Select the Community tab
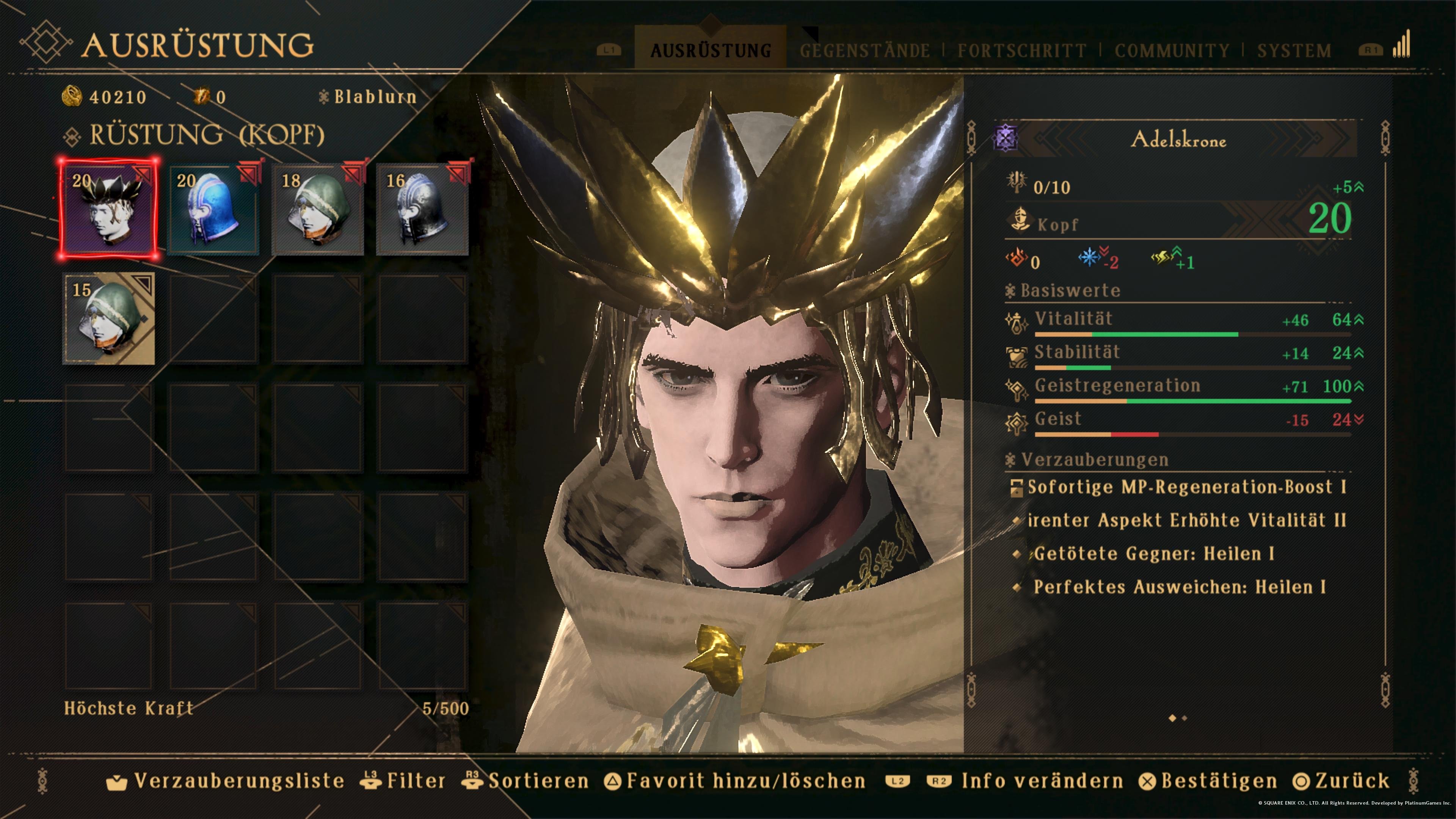Screen dimensions: 1456x819 [x=1172, y=50]
